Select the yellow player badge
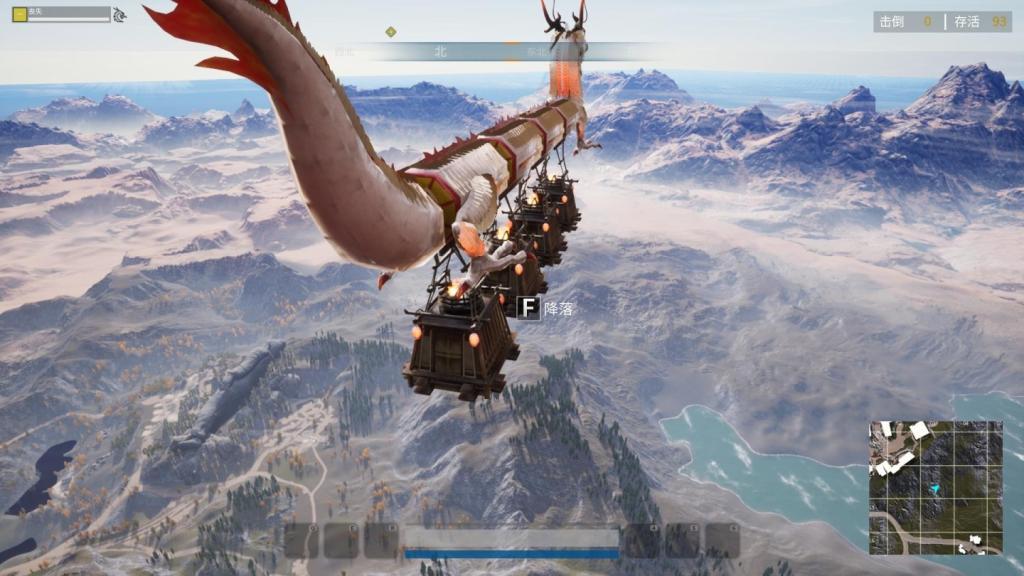 click(19, 14)
